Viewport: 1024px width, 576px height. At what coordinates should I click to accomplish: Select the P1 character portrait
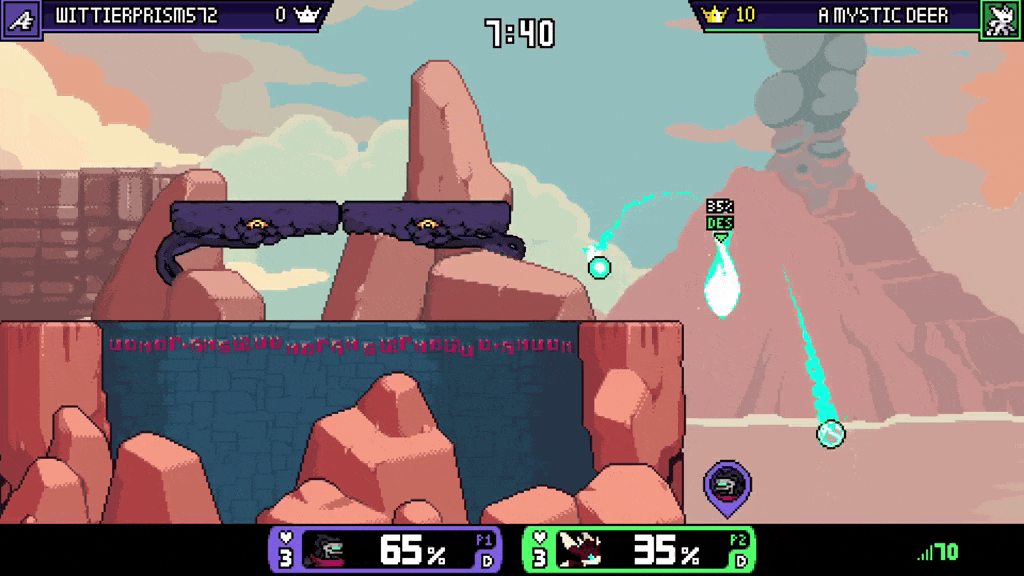pyautogui.click(x=337, y=549)
